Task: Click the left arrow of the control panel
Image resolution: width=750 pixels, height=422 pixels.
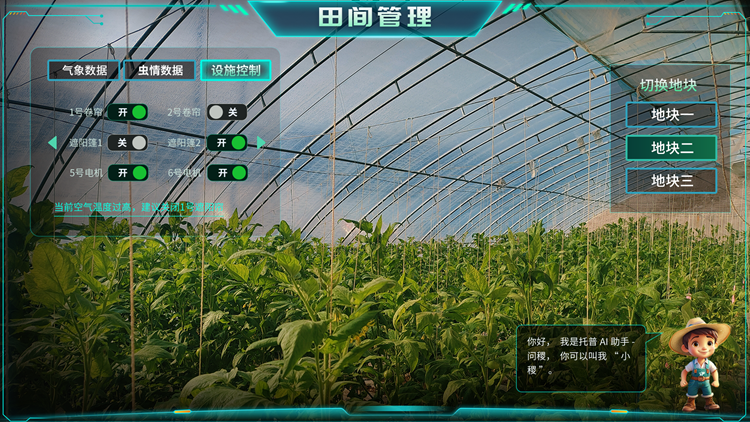Action: [x=52, y=143]
